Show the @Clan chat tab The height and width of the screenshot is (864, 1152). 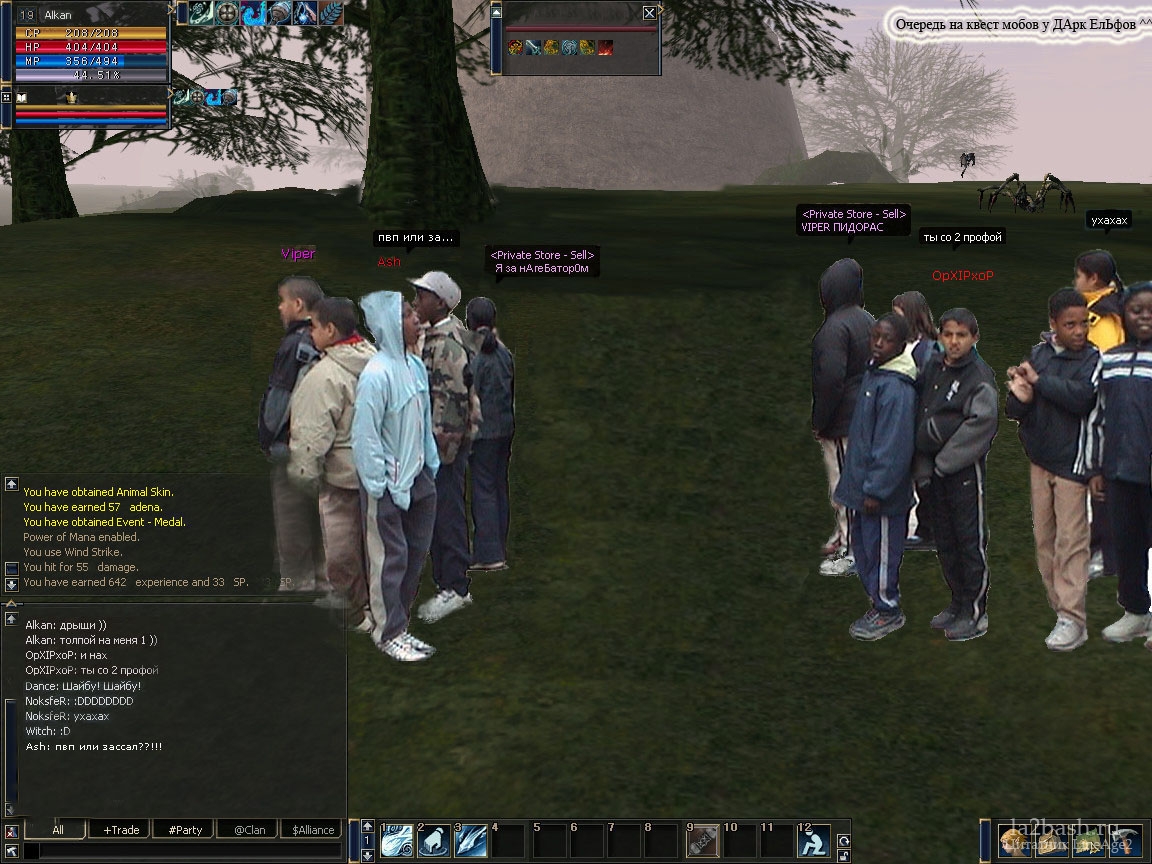[x=249, y=830]
